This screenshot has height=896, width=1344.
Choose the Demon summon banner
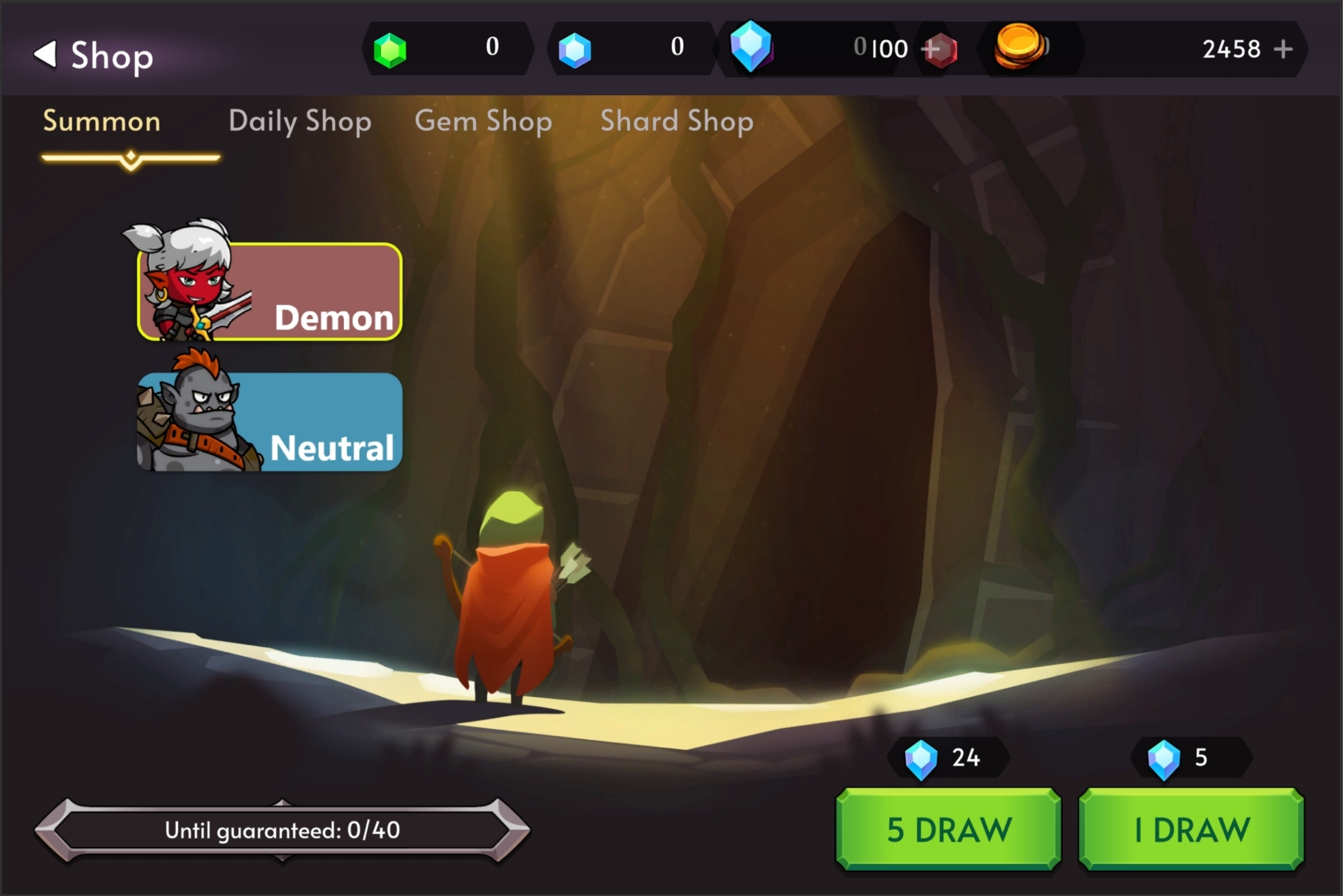pos(270,291)
